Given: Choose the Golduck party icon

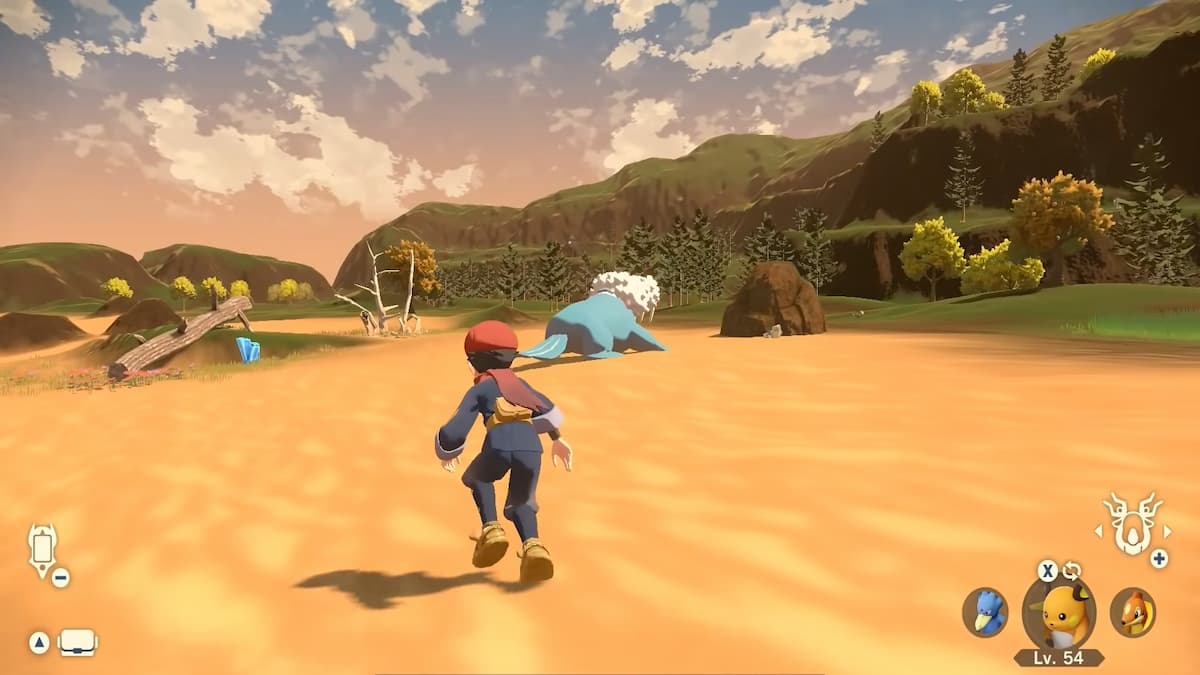Looking at the screenshot, I should coord(985,612).
